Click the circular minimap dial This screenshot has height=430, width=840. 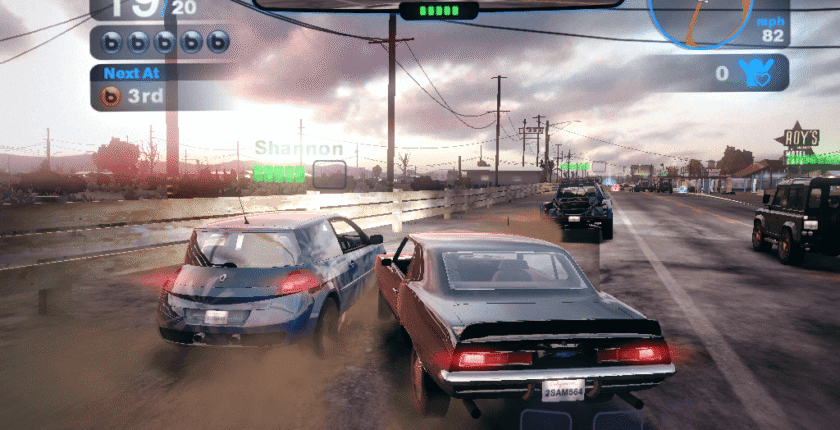click(x=699, y=20)
